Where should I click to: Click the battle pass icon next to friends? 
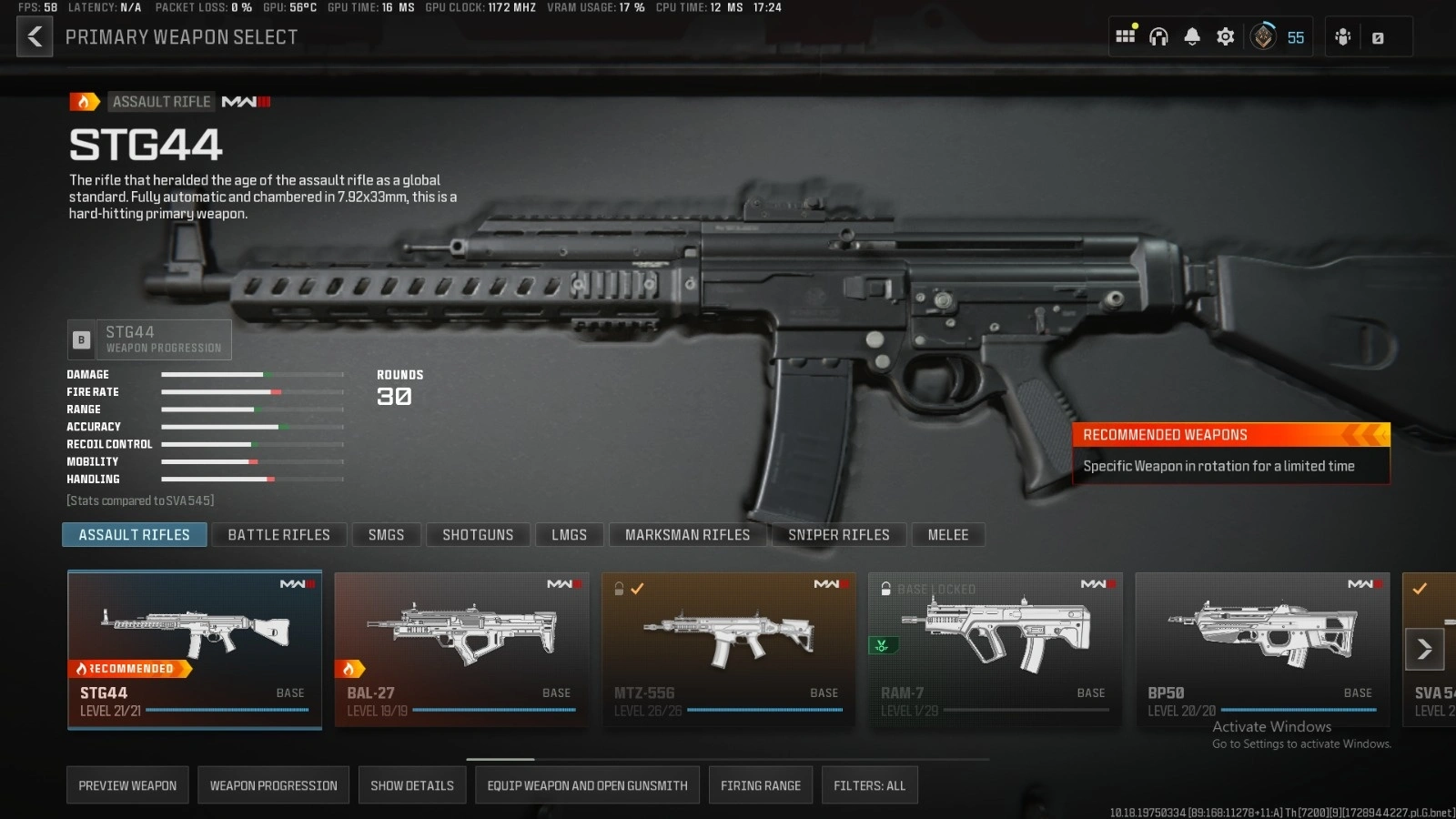click(x=1376, y=36)
